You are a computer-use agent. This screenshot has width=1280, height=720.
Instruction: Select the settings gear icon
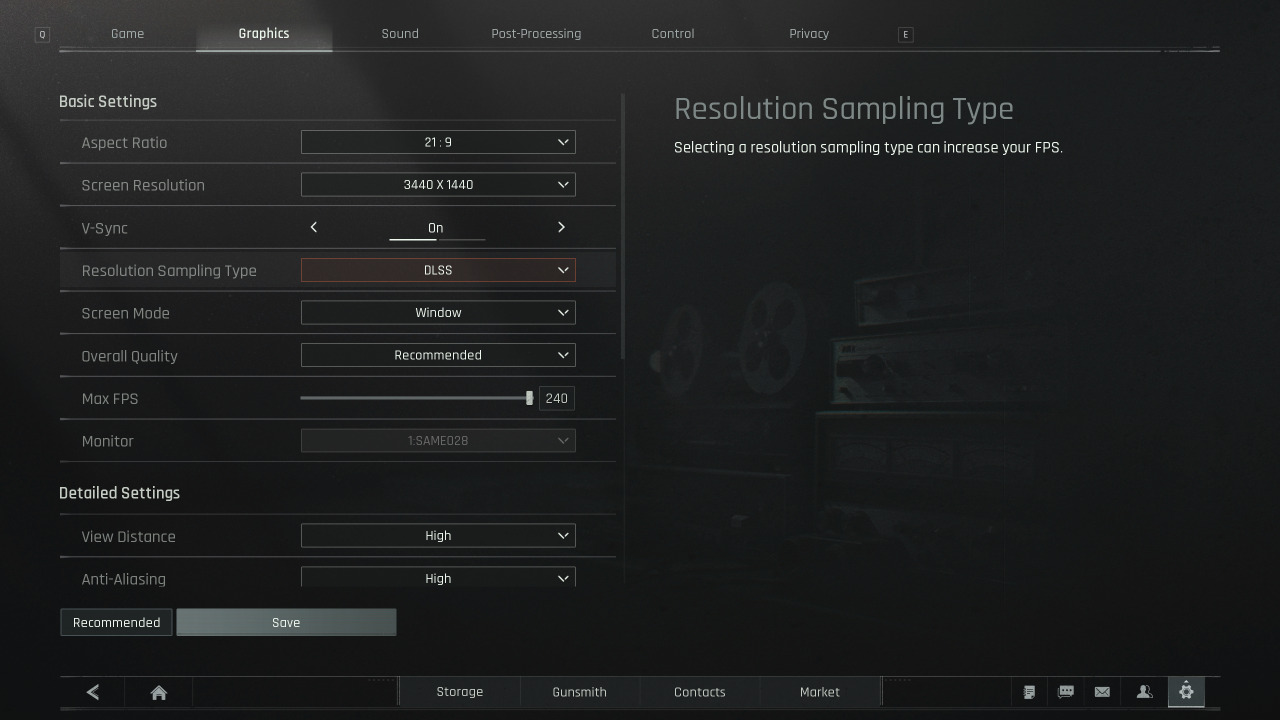click(x=1186, y=691)
